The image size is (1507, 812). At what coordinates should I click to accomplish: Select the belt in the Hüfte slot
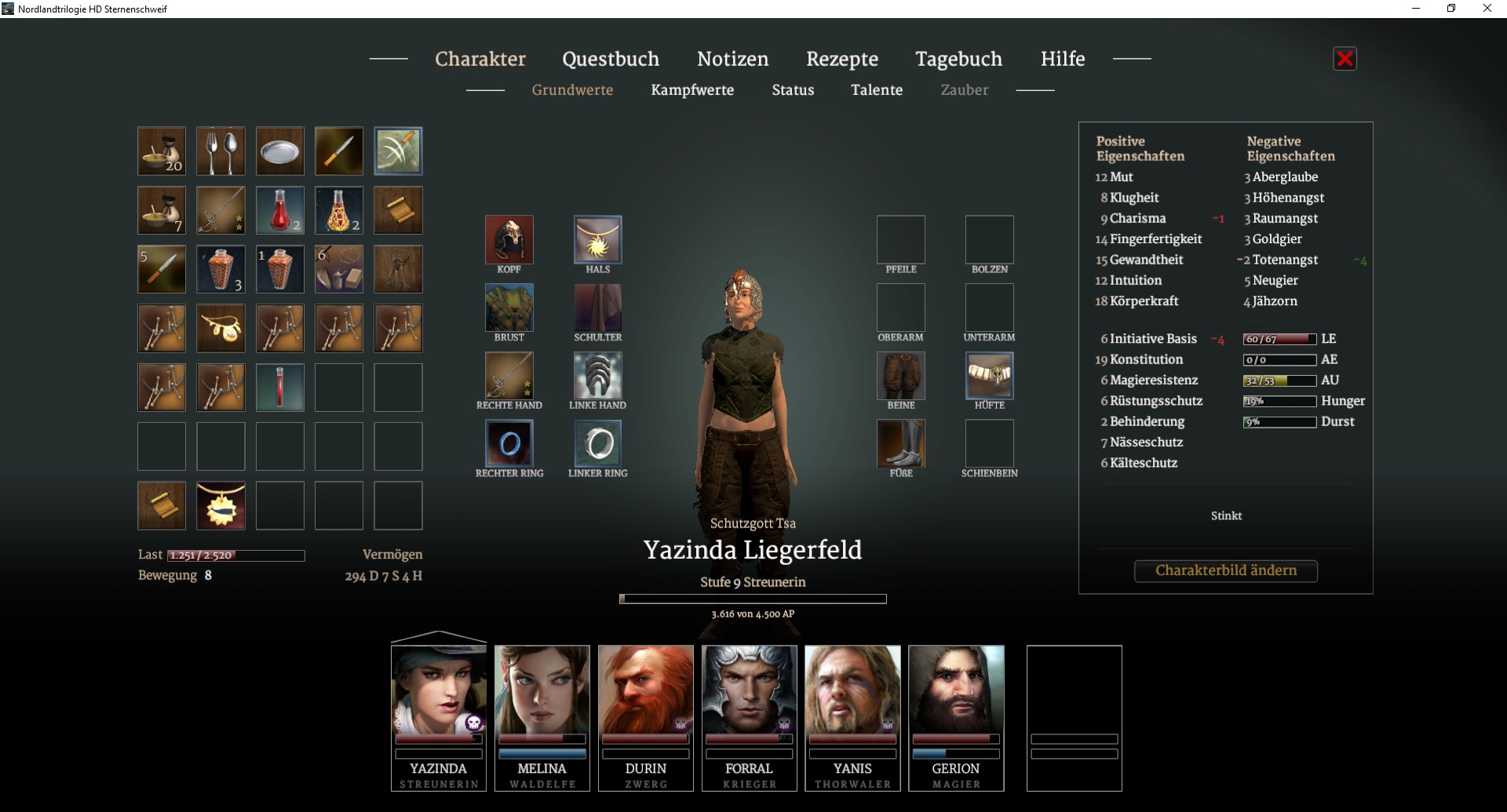click(989, 375)
